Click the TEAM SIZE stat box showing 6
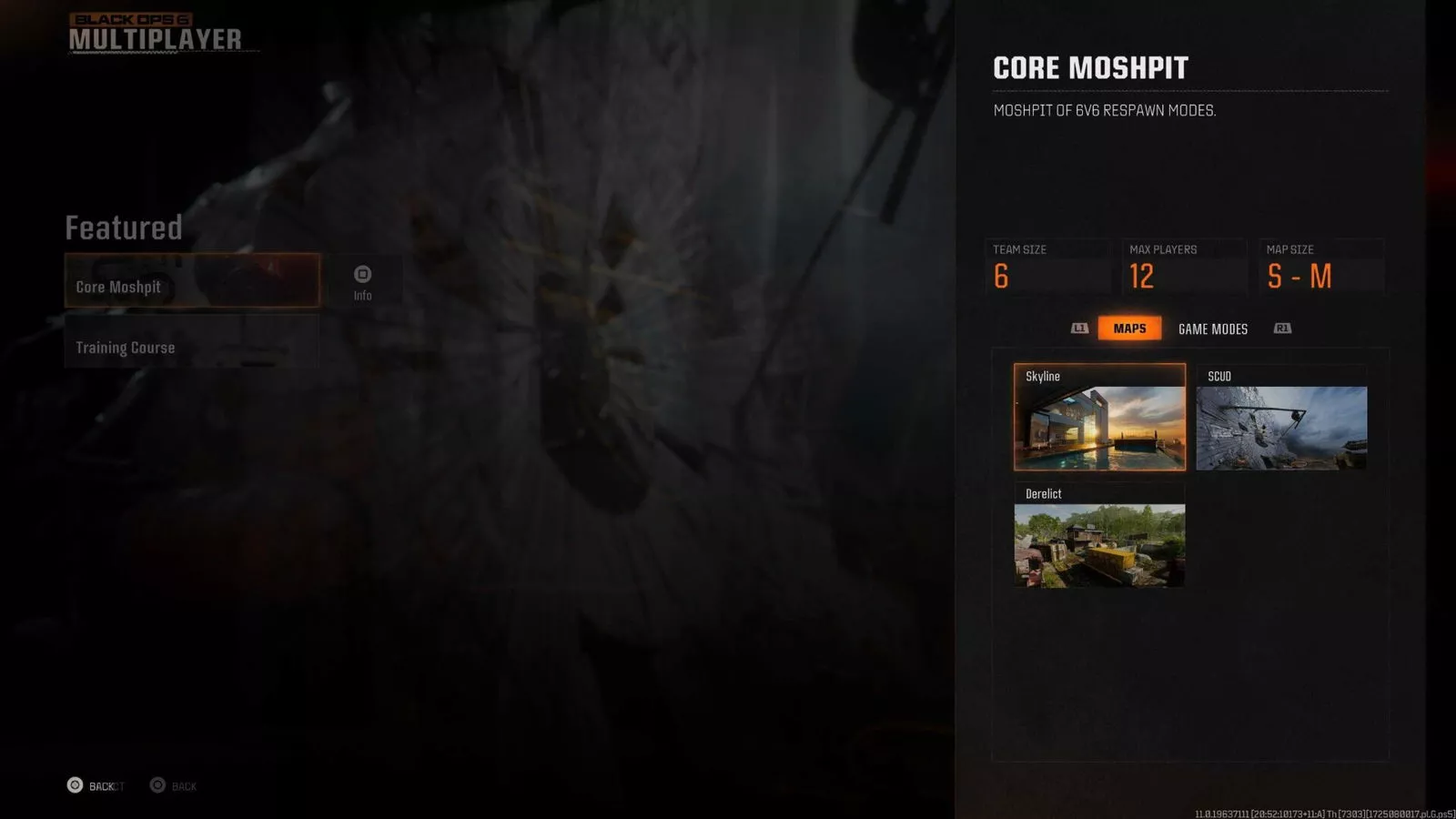Screen dimensions: 1456x819 (1047, 266)
